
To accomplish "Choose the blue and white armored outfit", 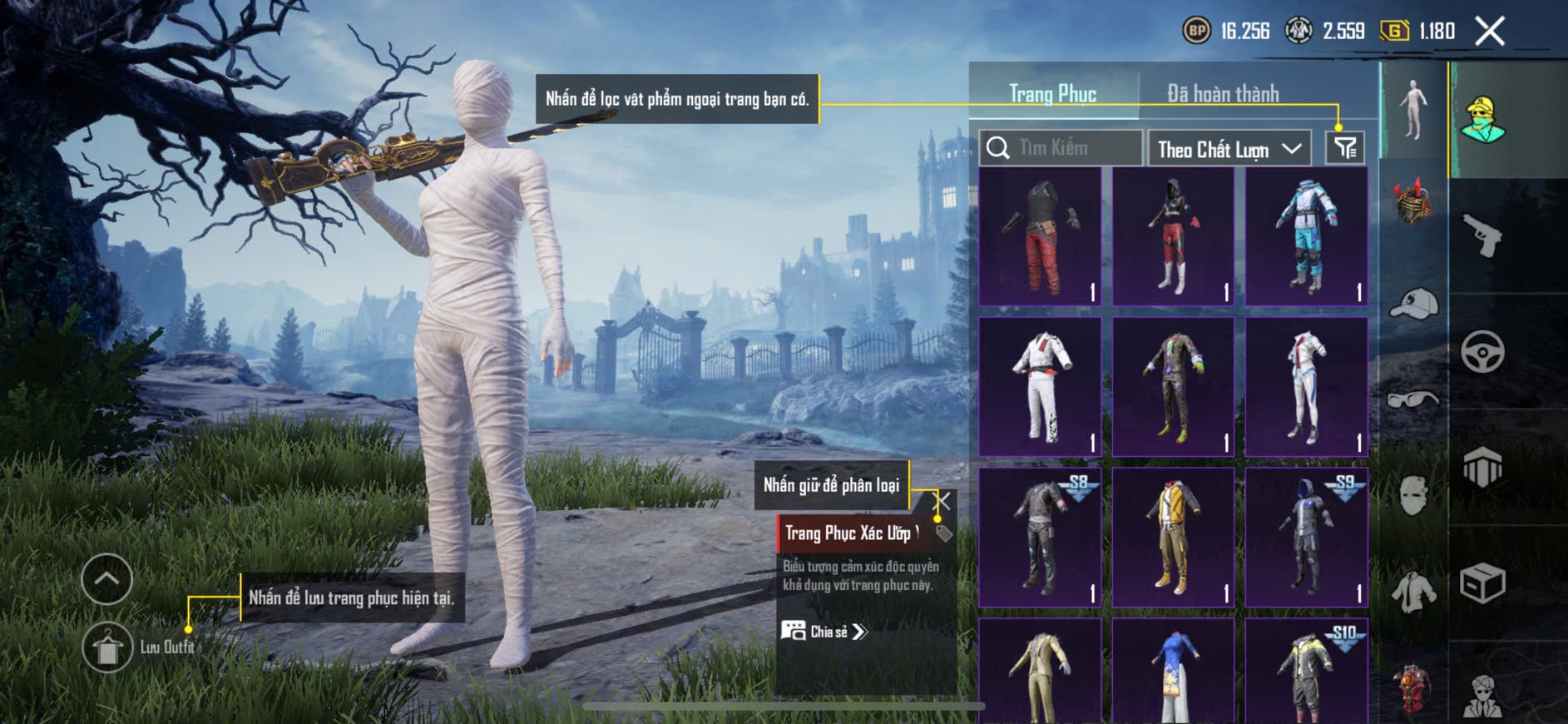I will (x=1306, y=236).
